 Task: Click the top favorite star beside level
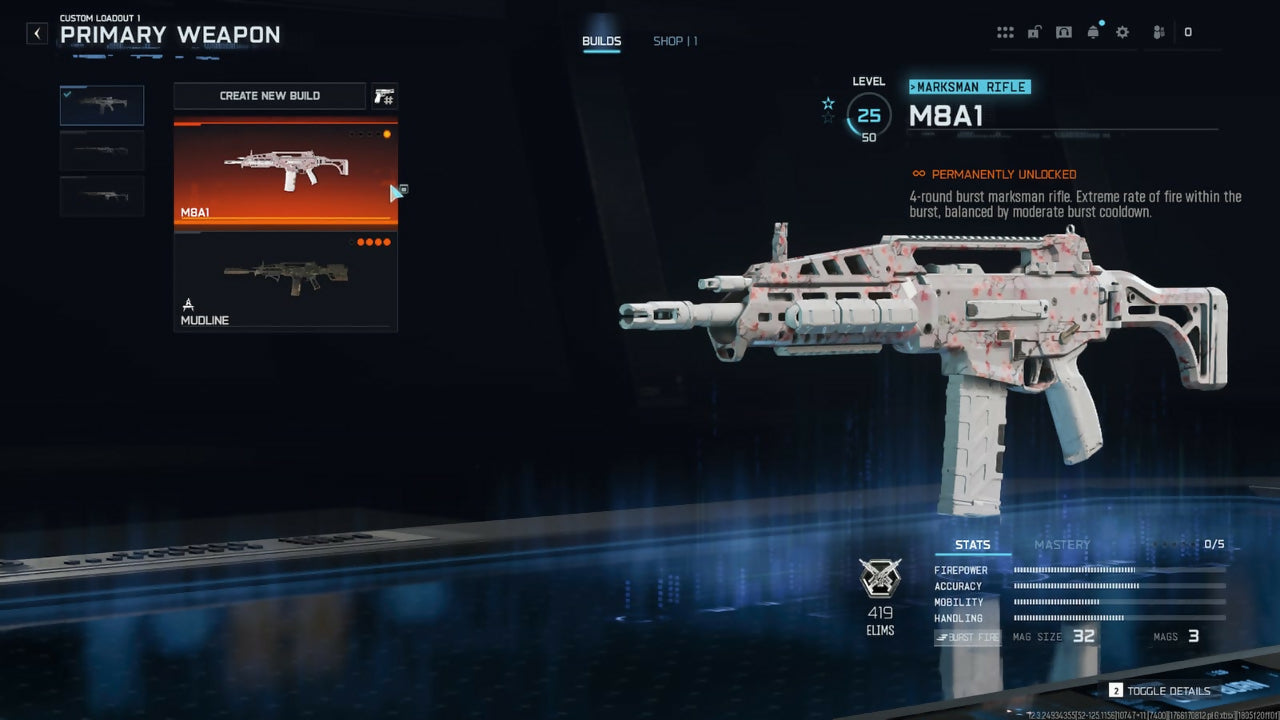[828, 103]
